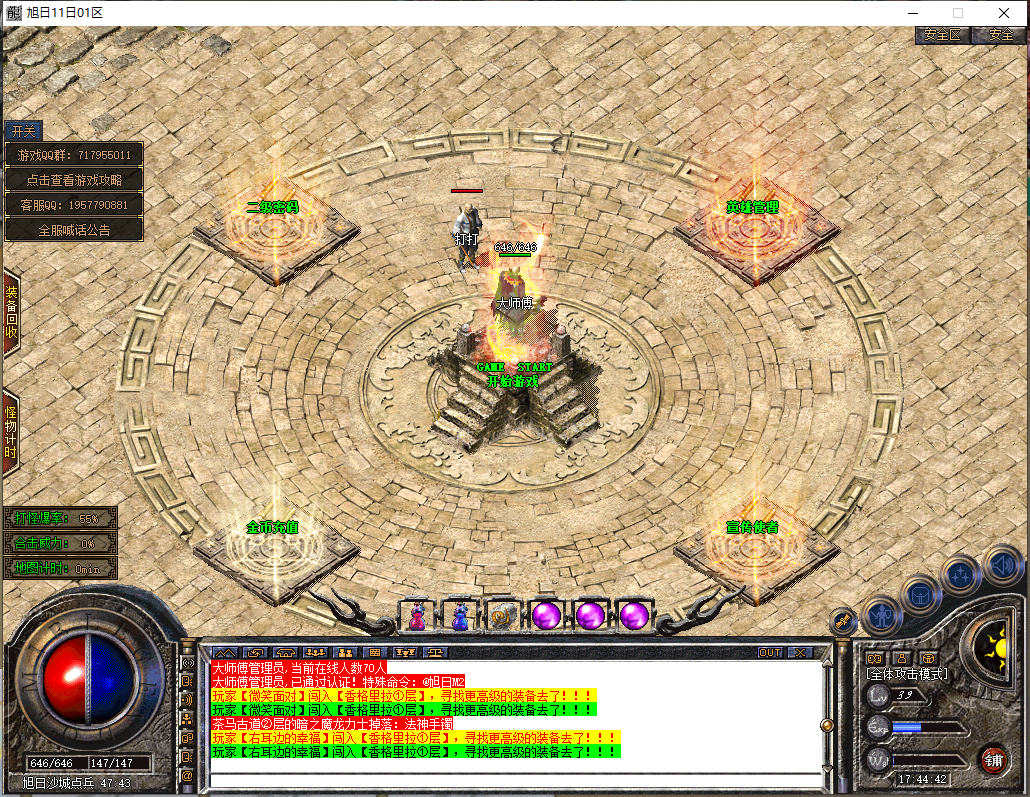
Task: Open the character figure orb
Action: point(883,612)
